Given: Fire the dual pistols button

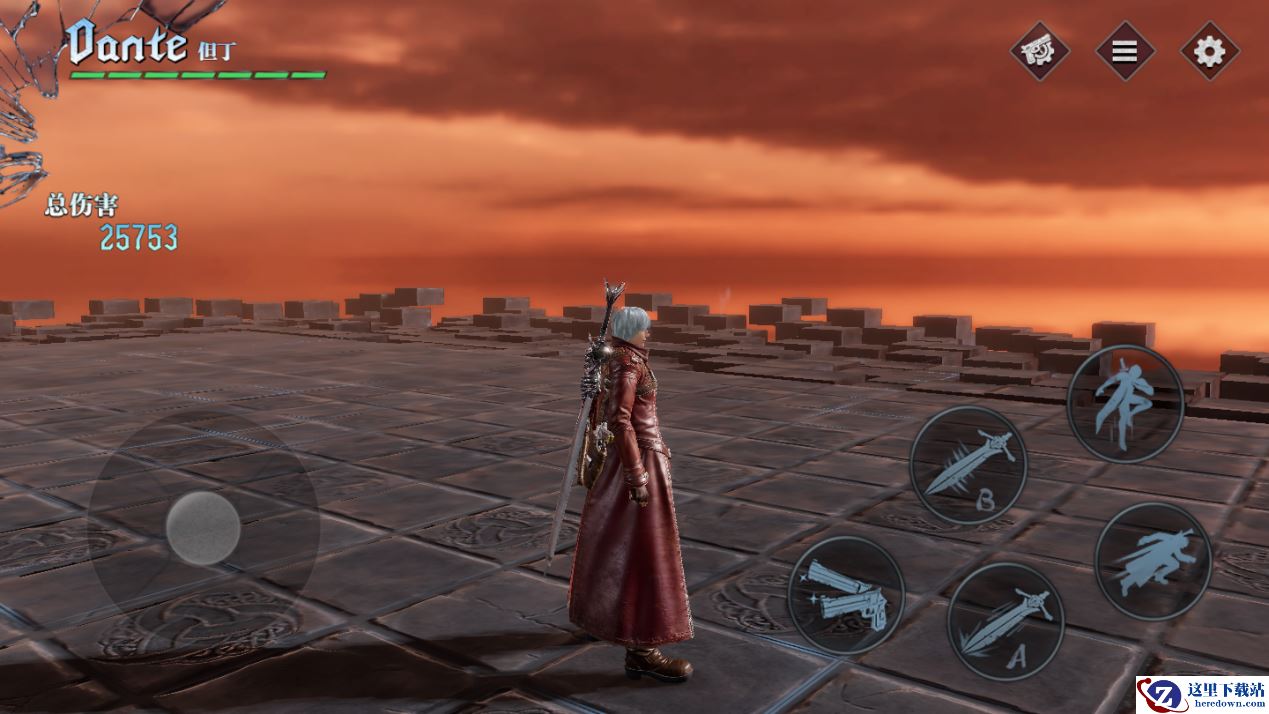Looking at the screenshot, I should tap(846, 595).
